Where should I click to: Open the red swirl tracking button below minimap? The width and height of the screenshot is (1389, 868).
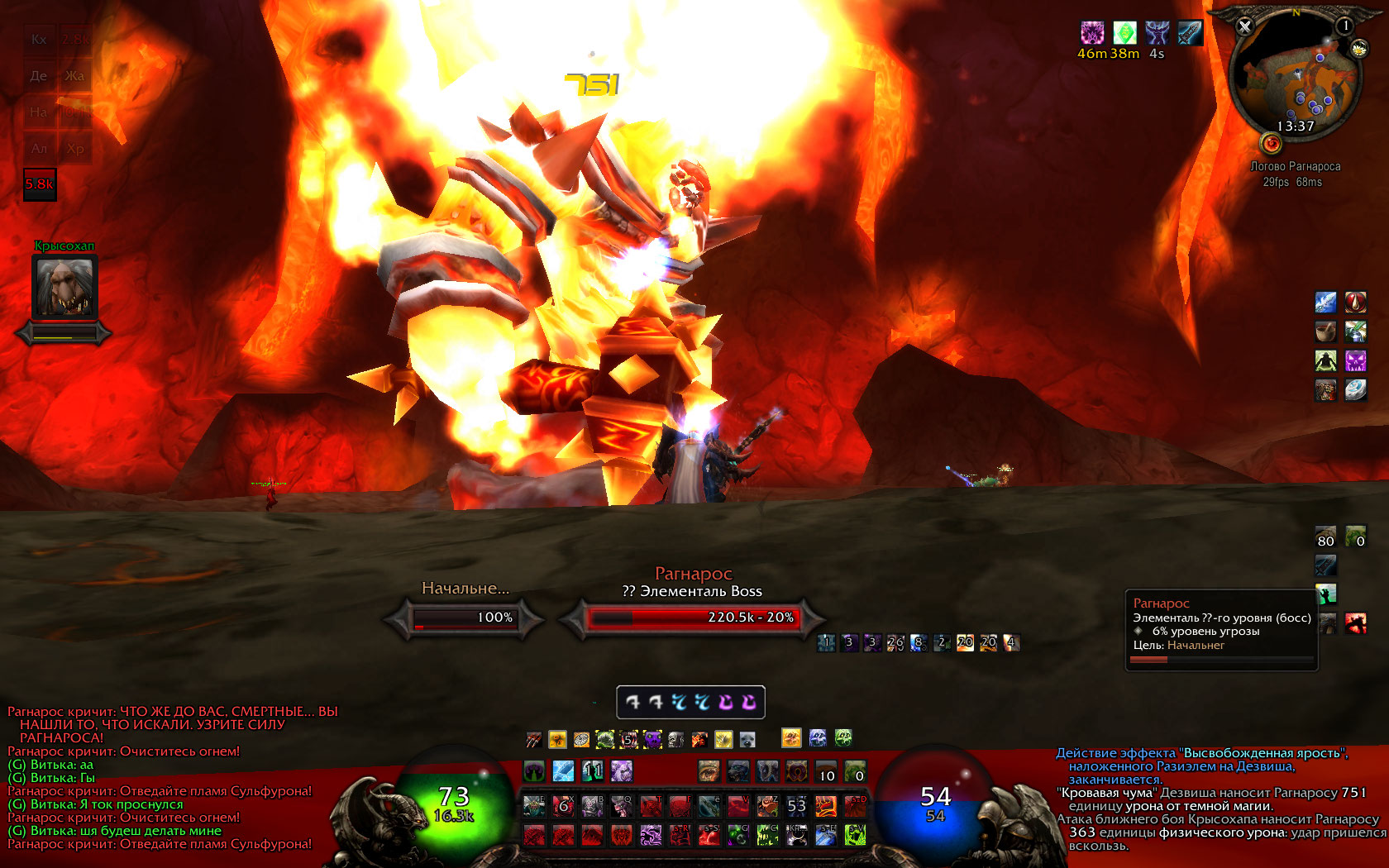pos(1271,144)
